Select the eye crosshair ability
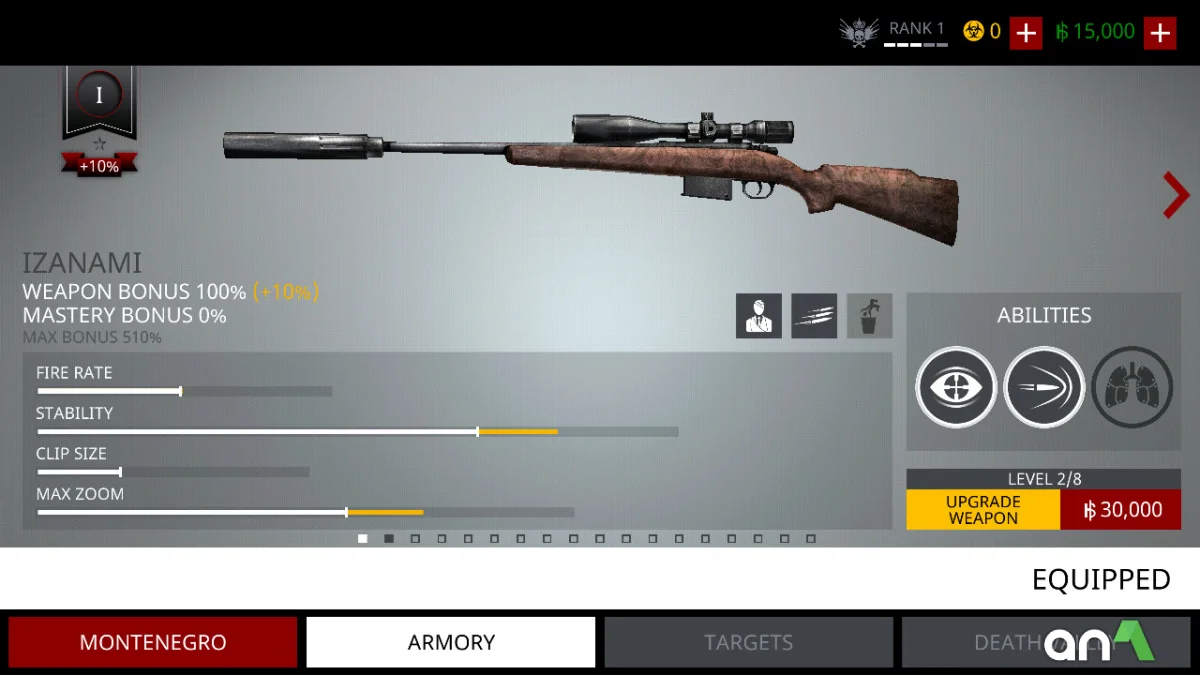This screenshot has height=675, width=1200. pos(955,387)
